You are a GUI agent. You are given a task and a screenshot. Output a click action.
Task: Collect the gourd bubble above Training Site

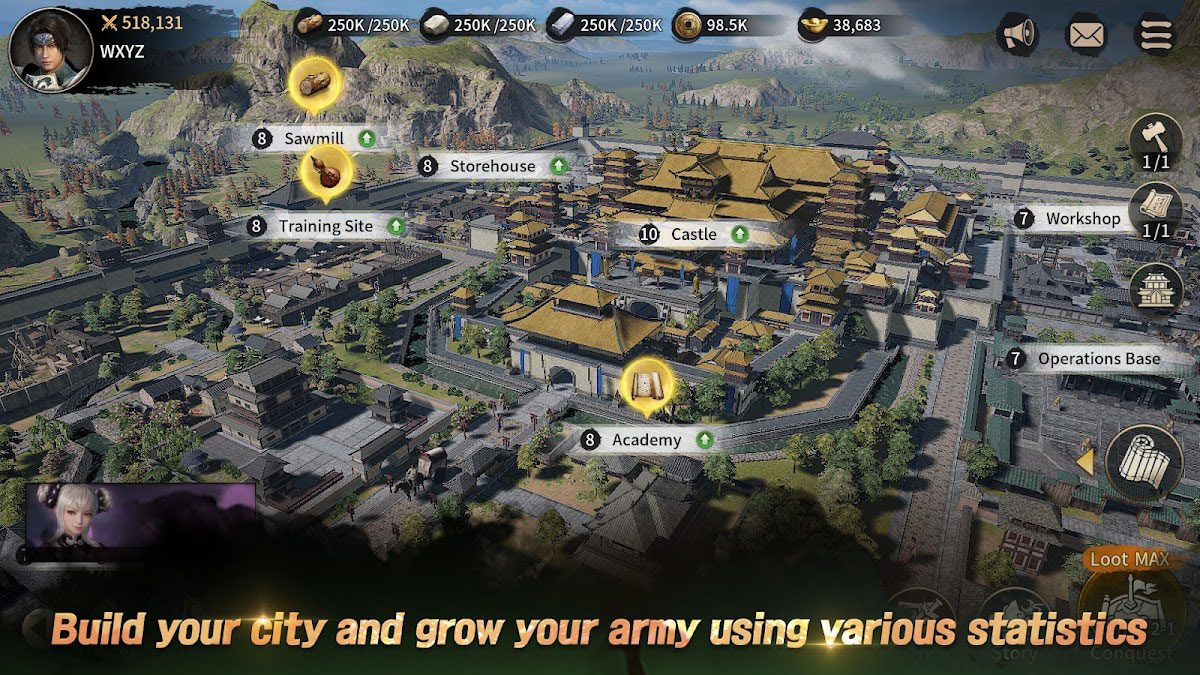[x=325, y=172]
